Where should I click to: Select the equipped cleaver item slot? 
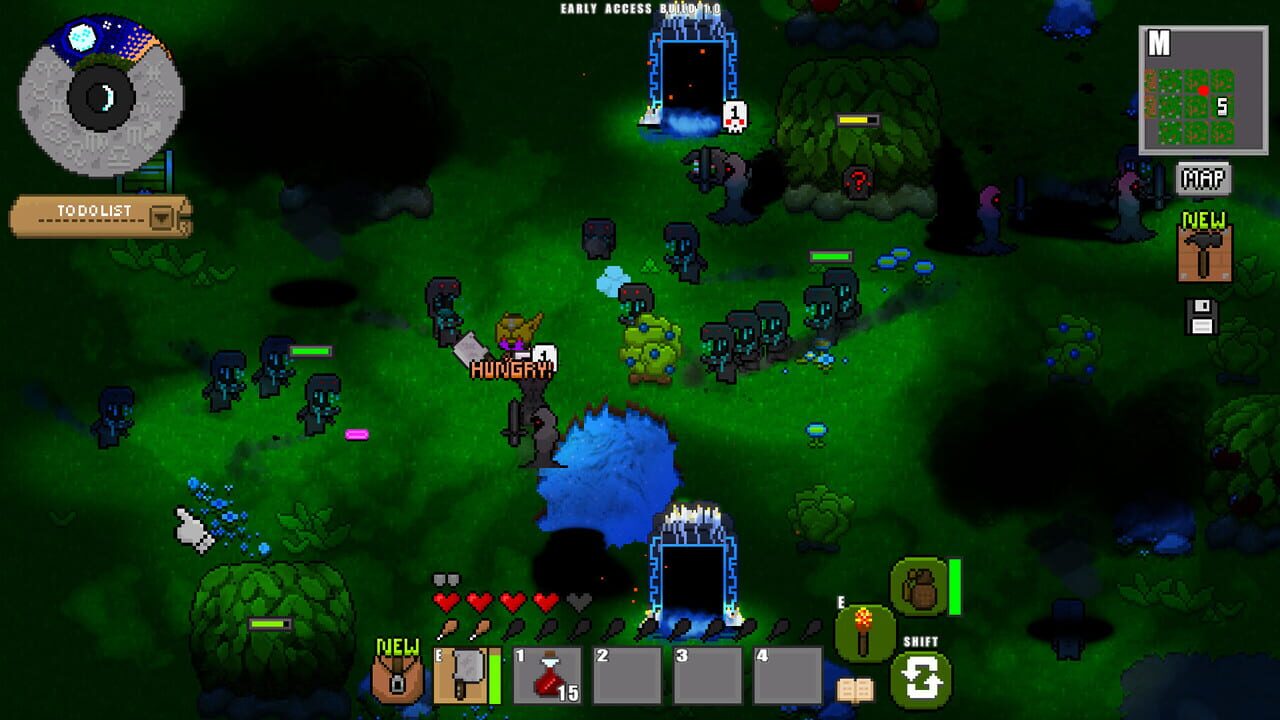coord(463,675)
